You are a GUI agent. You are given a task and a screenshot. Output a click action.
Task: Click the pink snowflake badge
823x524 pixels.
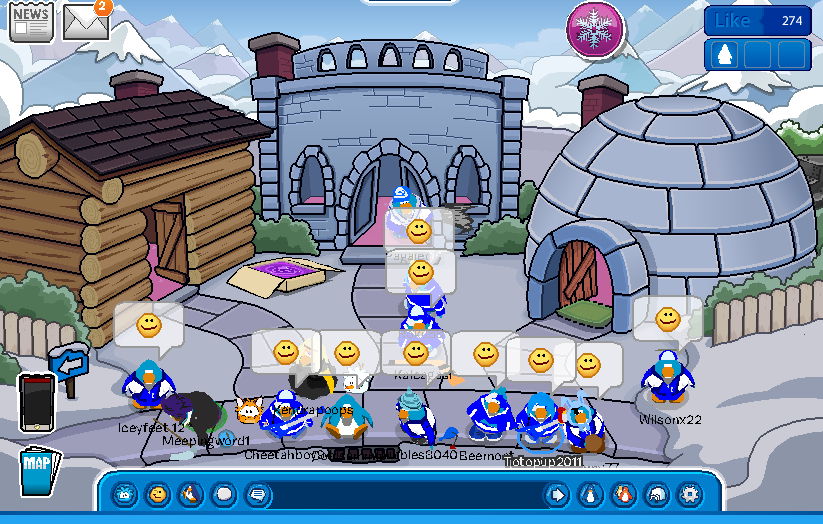tap(595, 27)
